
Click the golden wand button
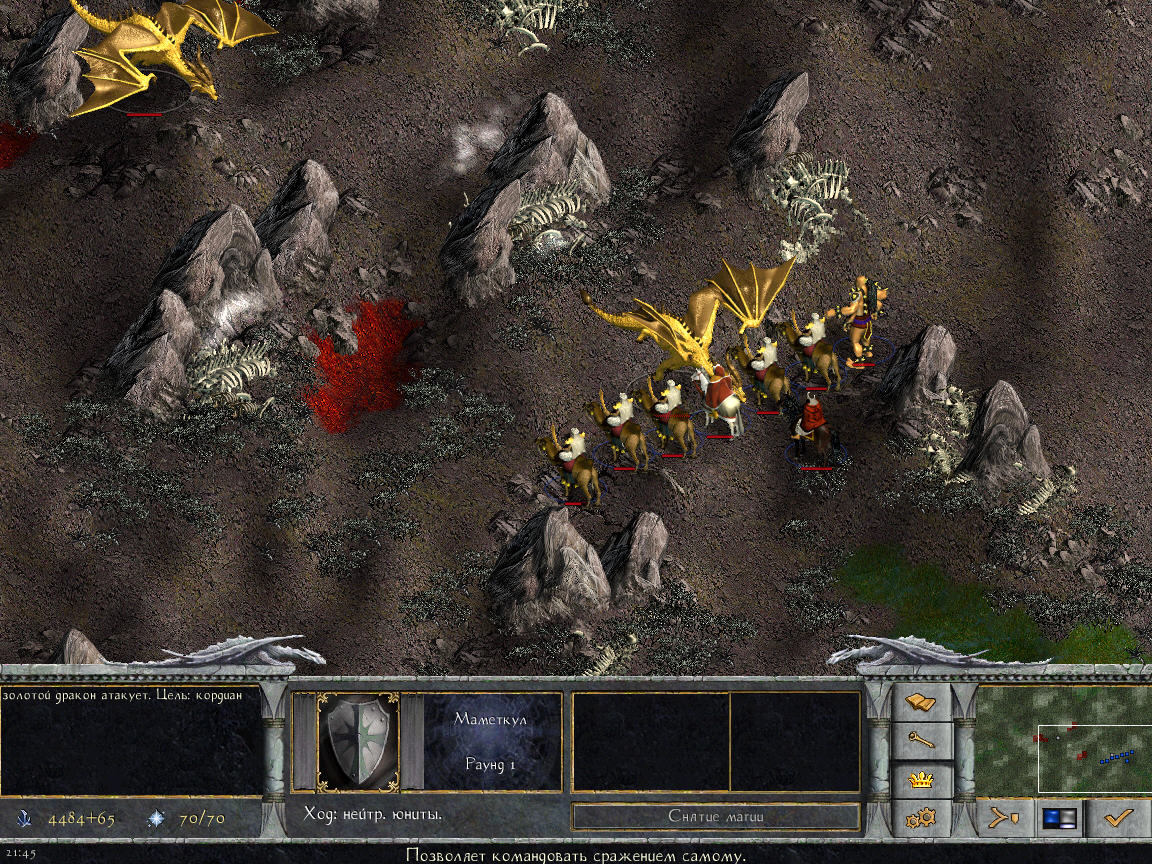[920, 741]
